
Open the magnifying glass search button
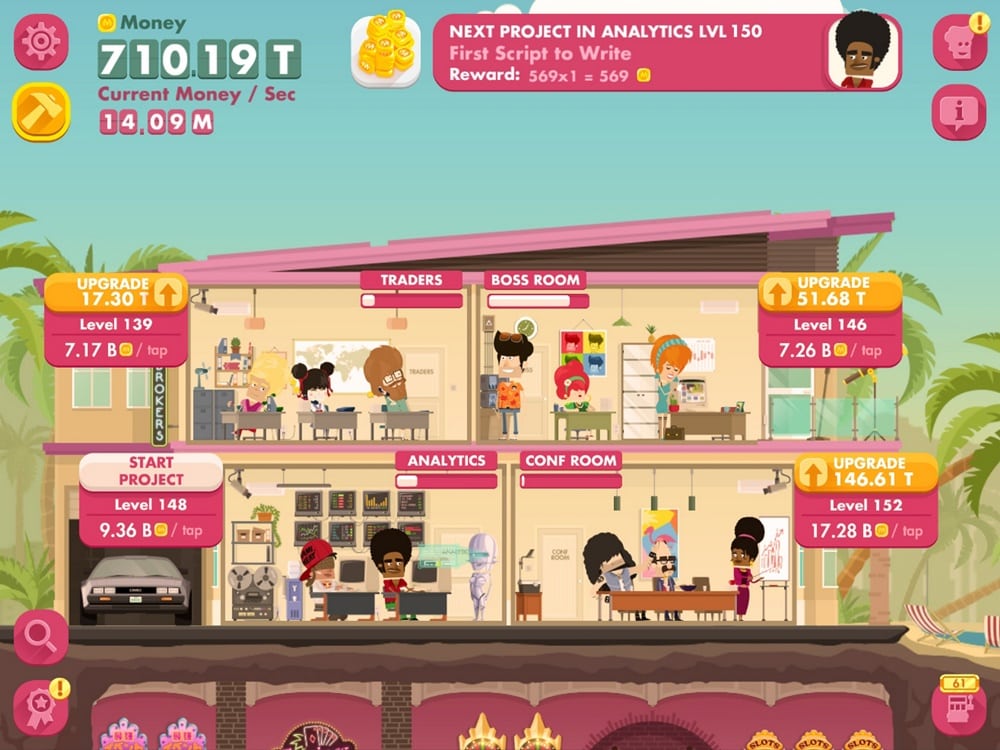[41, 637]
